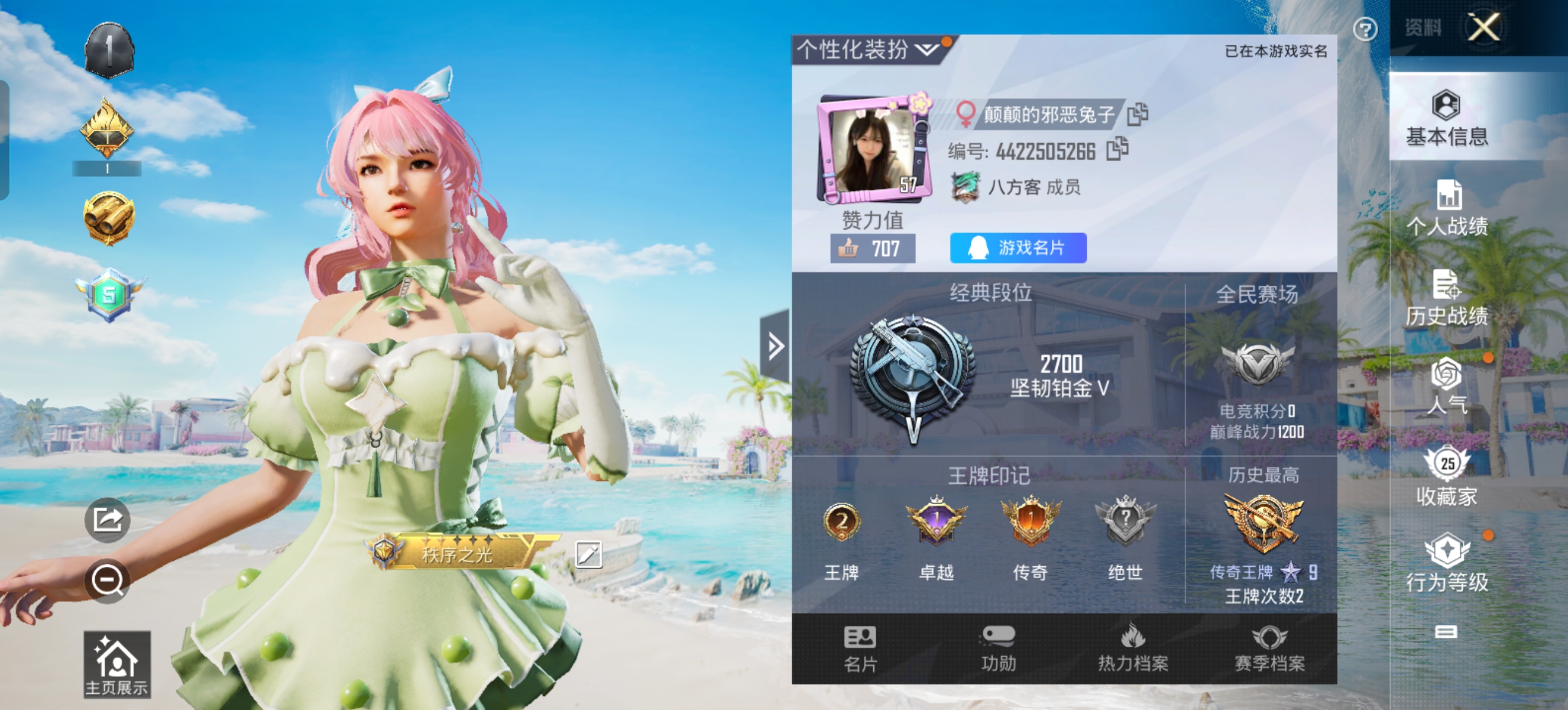
Task: Close the profile panel with the X
Action: click(1483, 27)
